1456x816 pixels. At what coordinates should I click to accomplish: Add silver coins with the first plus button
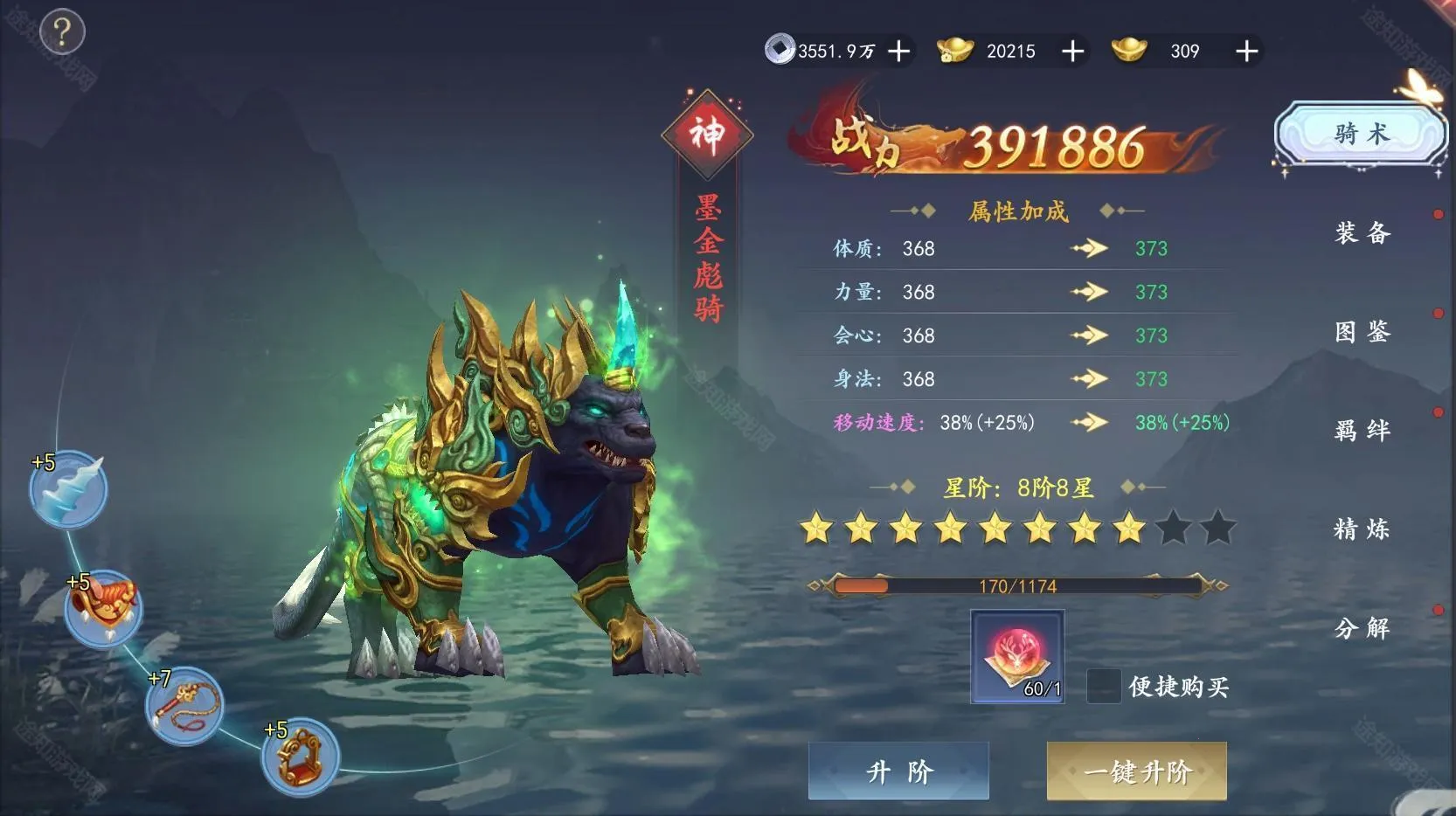tap(897, 52)
